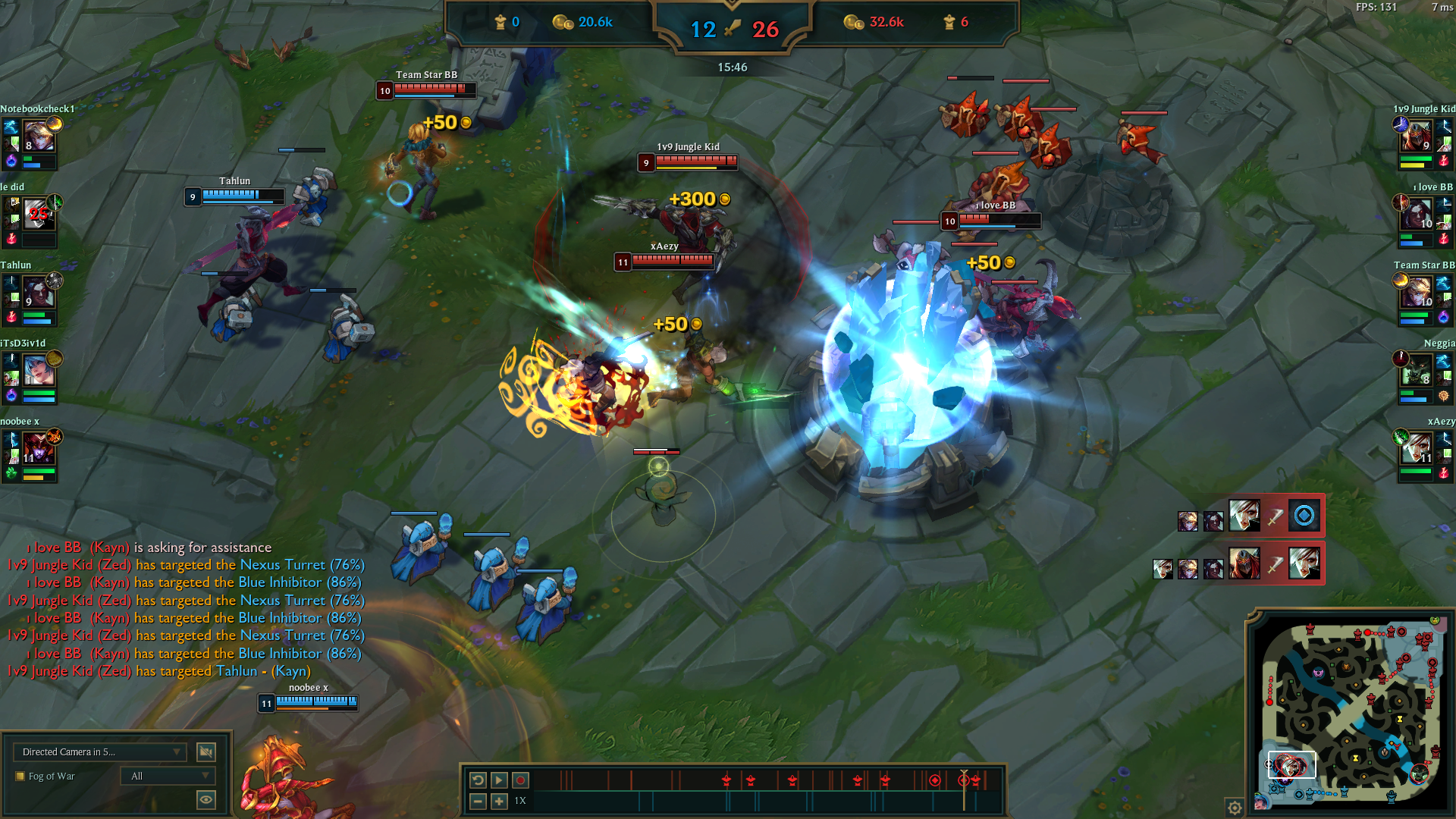Open the All filter dropdown
Viewport: 1456px width, 819px height.
(x=167, y=775)
